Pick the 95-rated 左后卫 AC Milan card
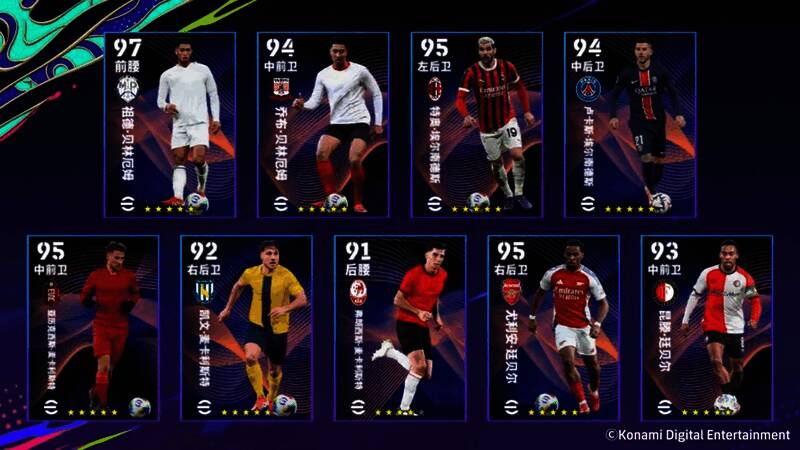 [x=477, y=125]
